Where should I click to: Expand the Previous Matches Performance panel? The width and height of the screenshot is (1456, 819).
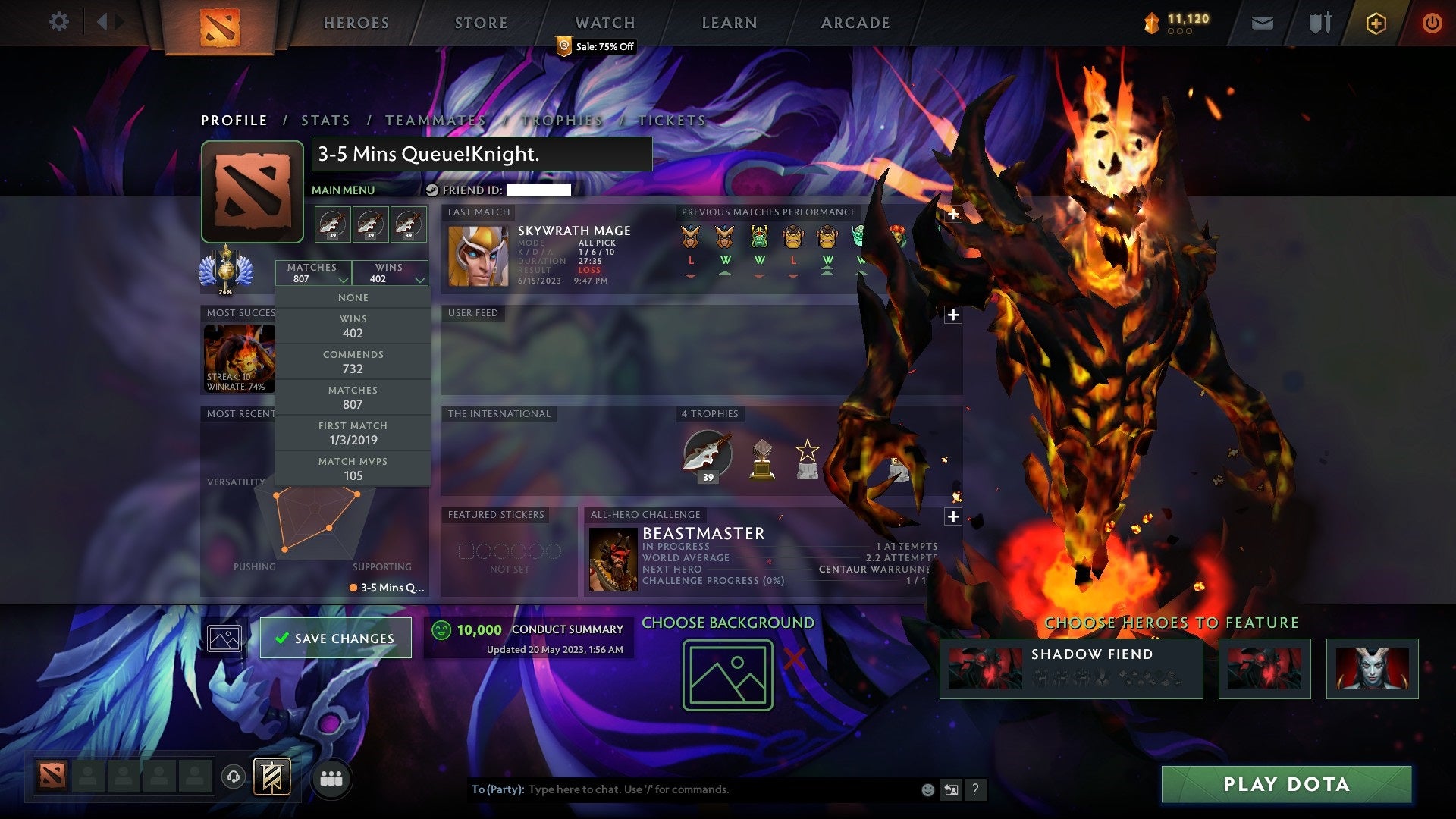pyautogui.click(x=952, y=215)
